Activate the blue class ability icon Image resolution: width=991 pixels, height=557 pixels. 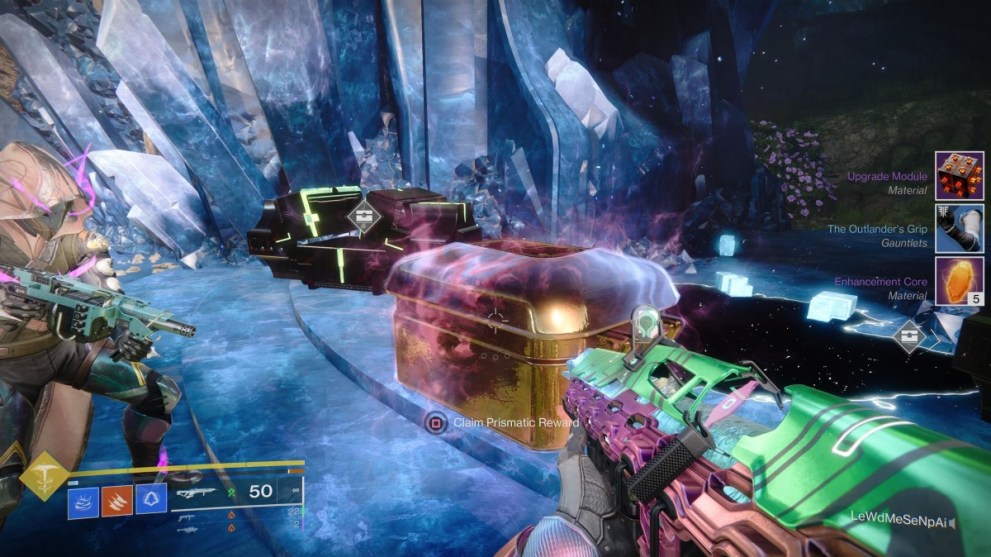point(151,498)
